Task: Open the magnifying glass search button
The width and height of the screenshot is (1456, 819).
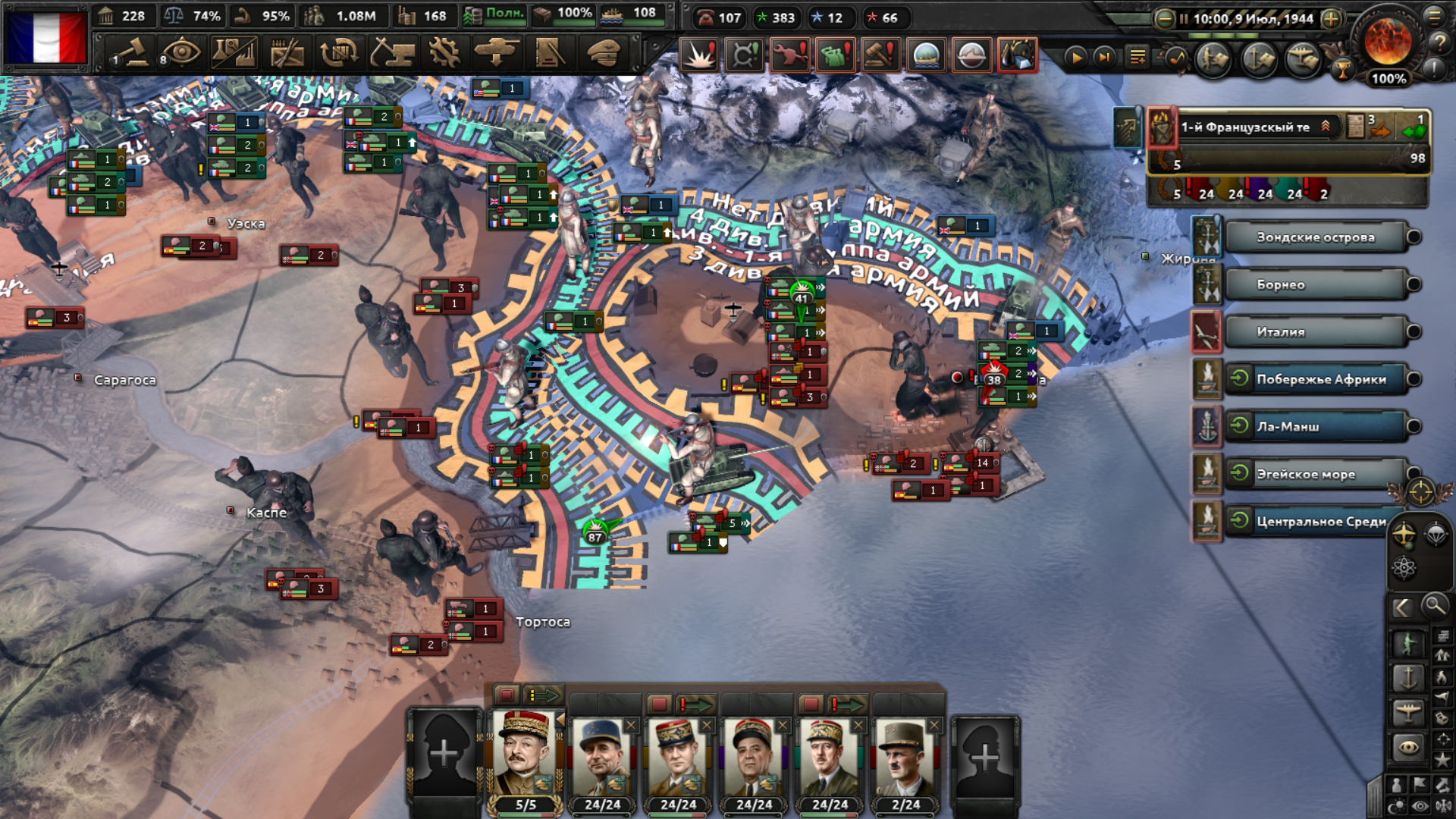Action: (x=1434, y=606)
